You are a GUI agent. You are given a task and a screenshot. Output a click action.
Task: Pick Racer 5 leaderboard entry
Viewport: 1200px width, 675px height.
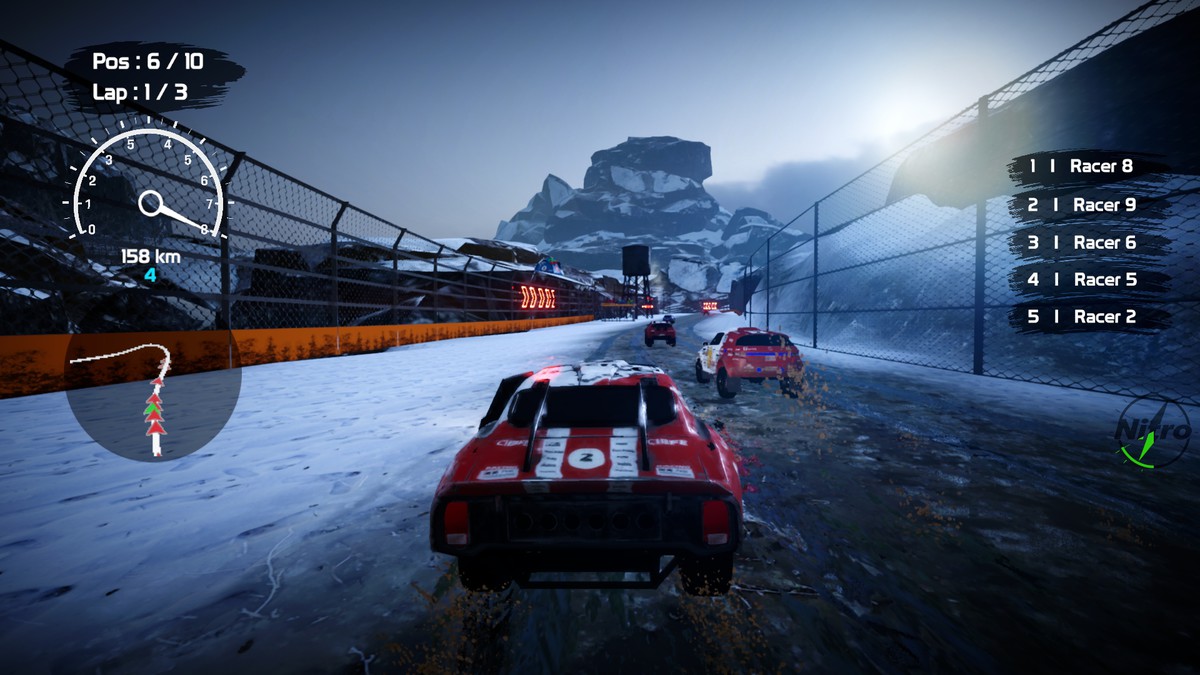[x=1088, y=280]
